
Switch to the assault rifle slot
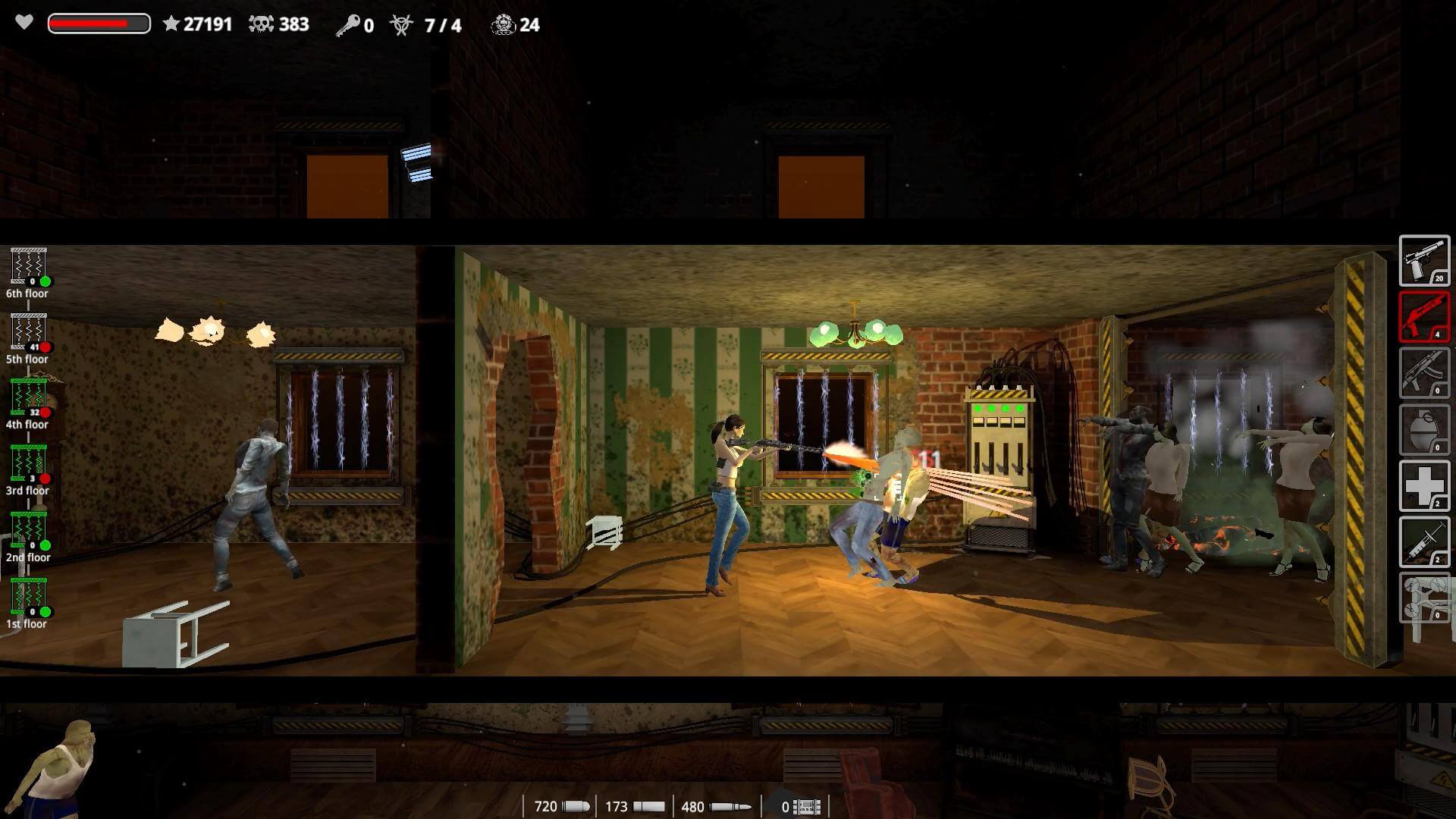(x=1423, y=373)
